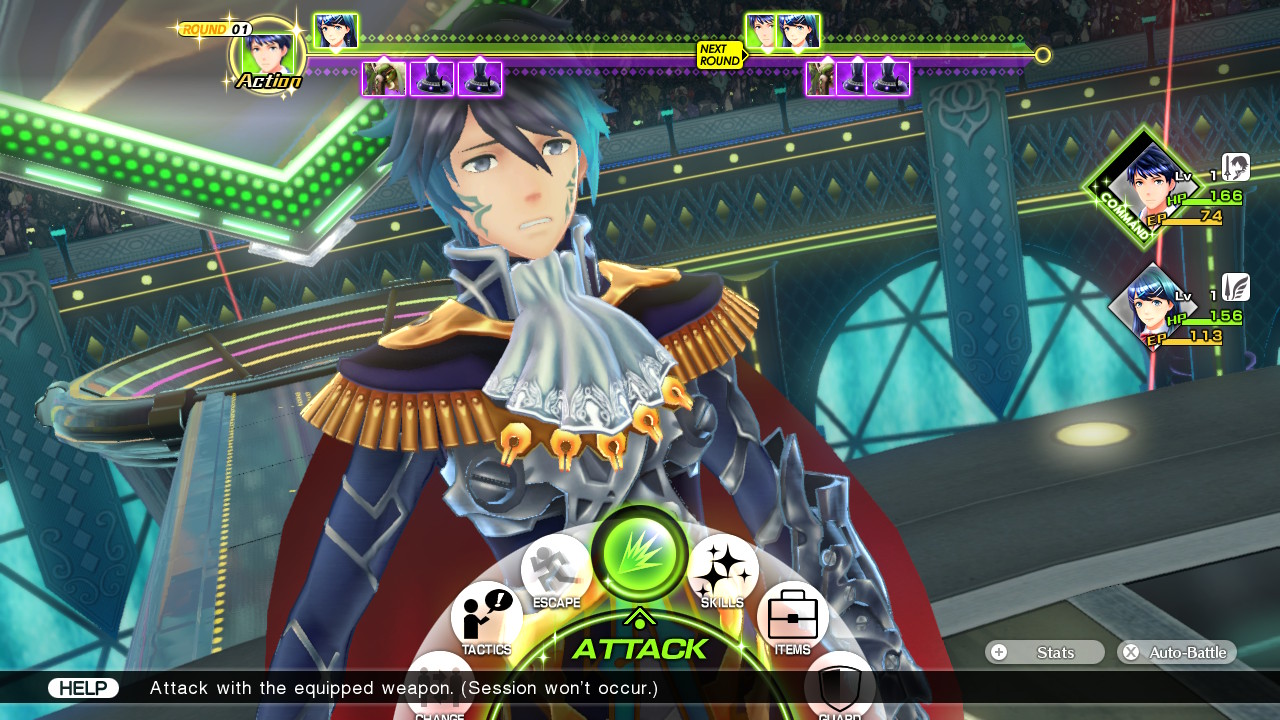The width and height of the screenshot is (1280, 720).
Task: Turn on Auto-Battle
Action: [x=1176, y=652]
